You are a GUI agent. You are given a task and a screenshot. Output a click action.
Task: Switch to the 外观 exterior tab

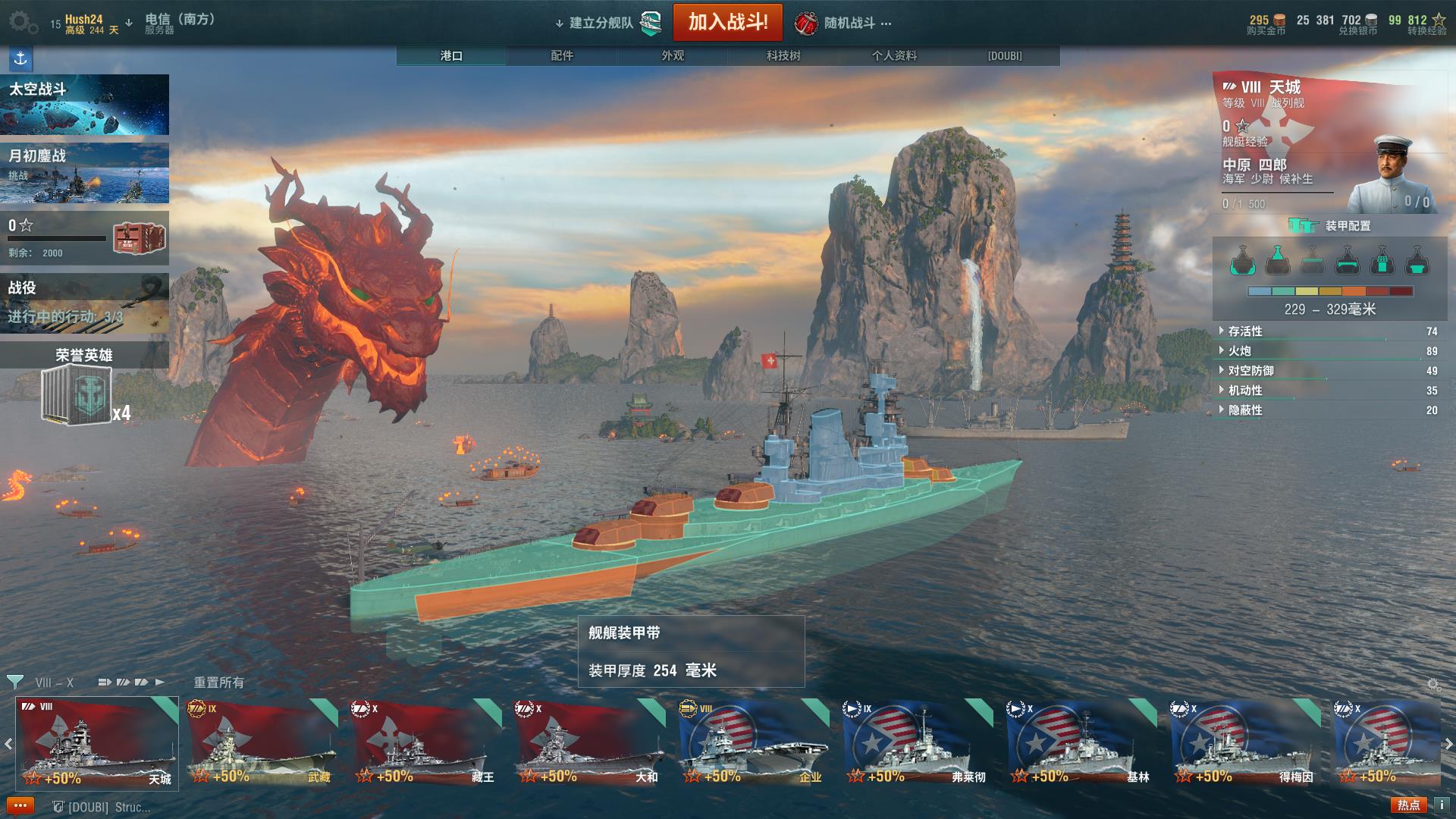tap(673, 56)
